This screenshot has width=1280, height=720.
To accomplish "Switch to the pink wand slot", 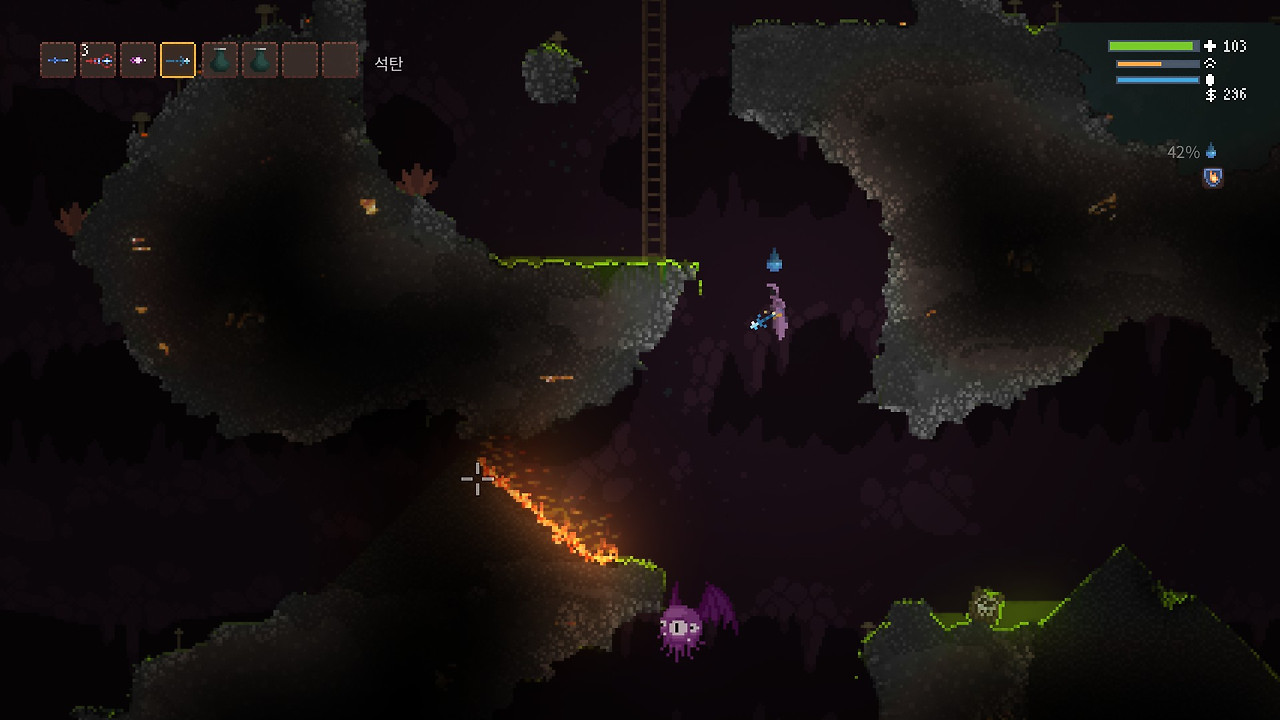I will click(x=138, y=61).
